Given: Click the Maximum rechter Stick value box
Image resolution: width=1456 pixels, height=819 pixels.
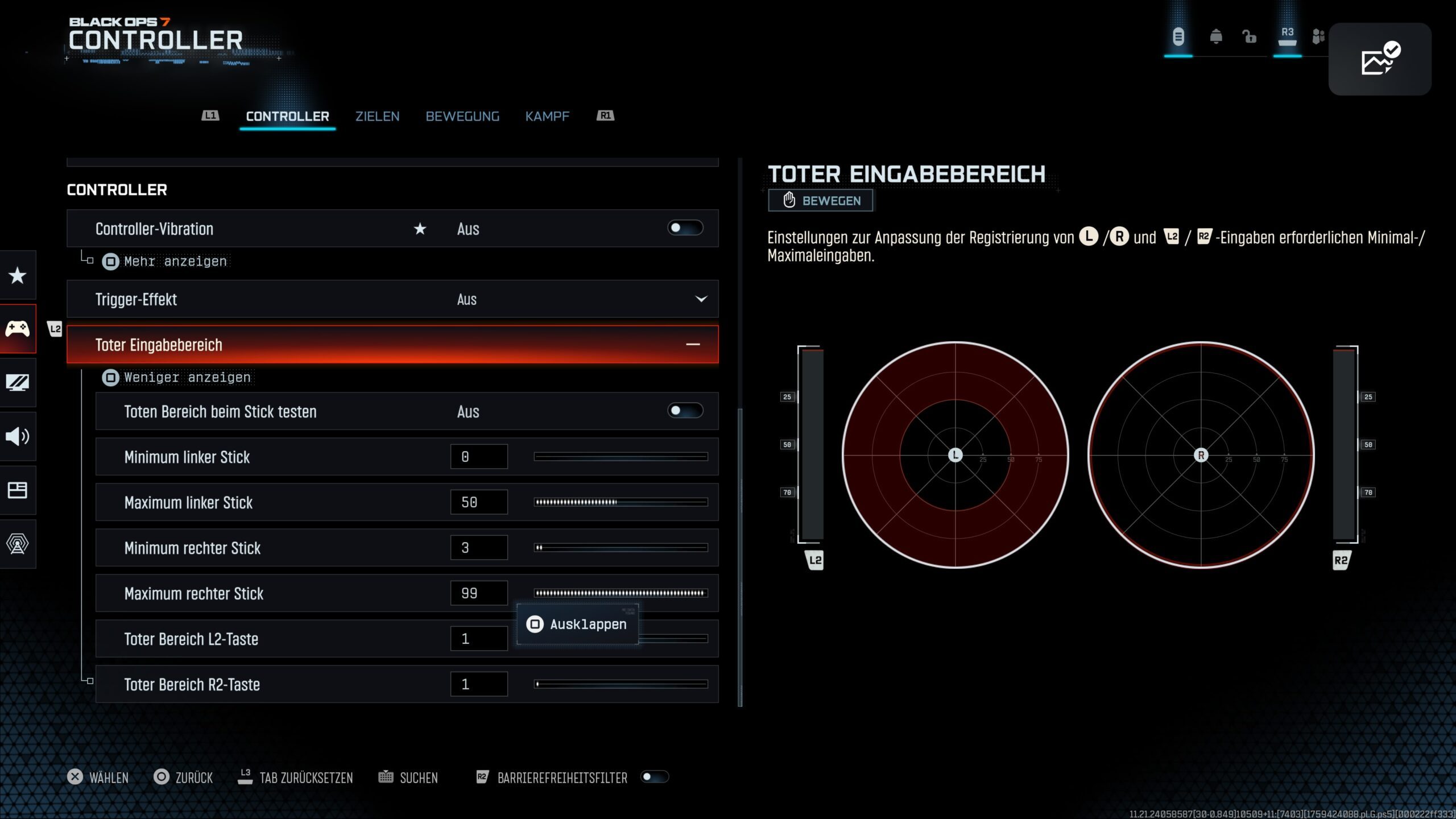Looking at the screenshot, I should point(479,593).
